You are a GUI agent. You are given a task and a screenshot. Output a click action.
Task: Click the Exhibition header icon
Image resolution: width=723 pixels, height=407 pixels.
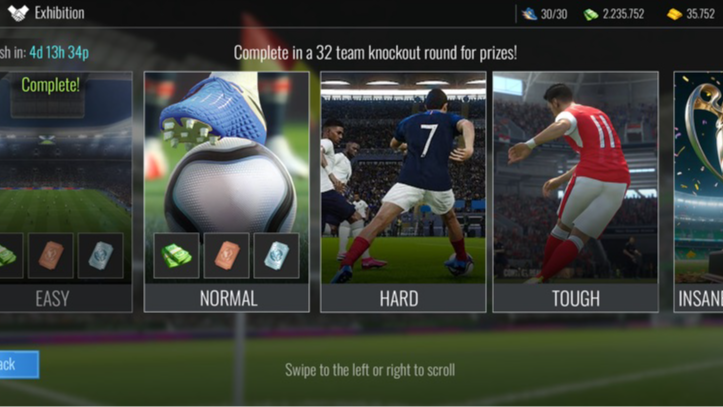click(x=17, y=13)
